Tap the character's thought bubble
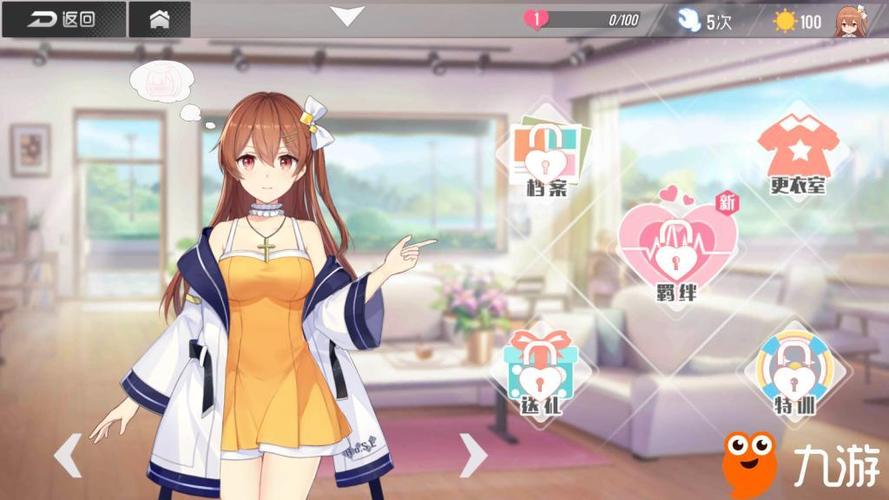889x500 pixels. pyautogui.click(x=160, y=82)
